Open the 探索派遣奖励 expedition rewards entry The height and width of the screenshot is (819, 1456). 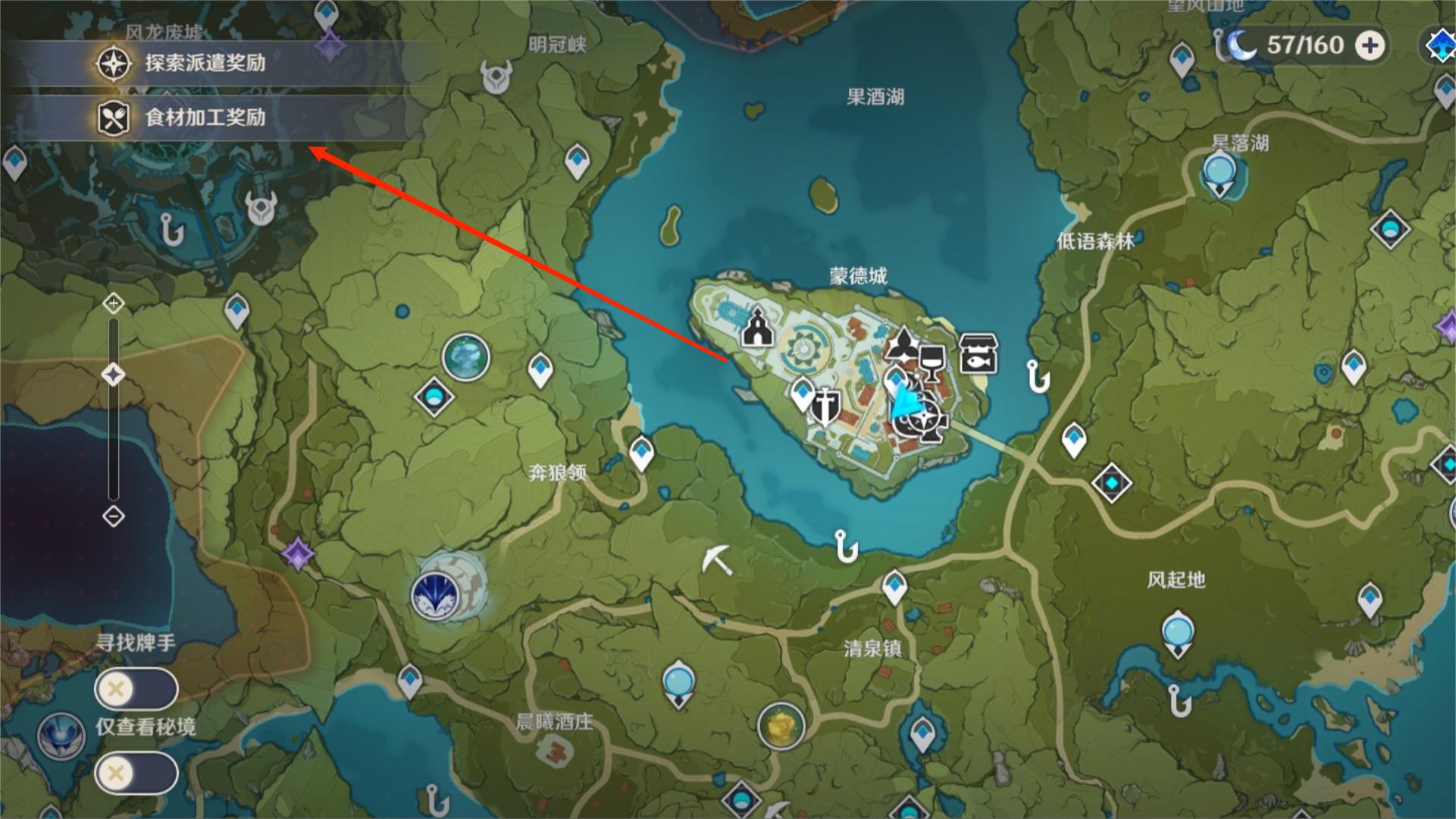click(205, 63)
